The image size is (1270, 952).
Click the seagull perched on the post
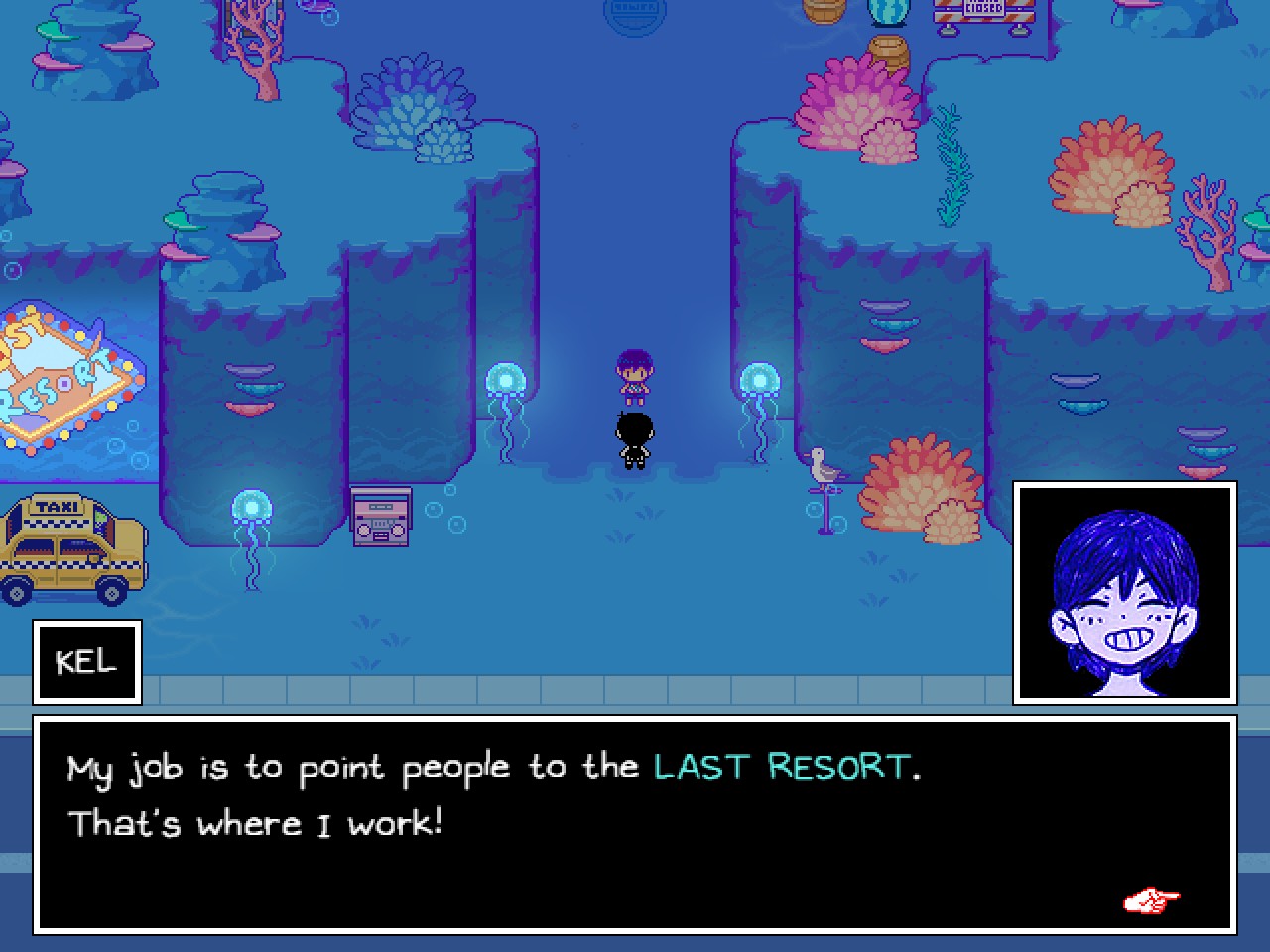click(822, 464)
